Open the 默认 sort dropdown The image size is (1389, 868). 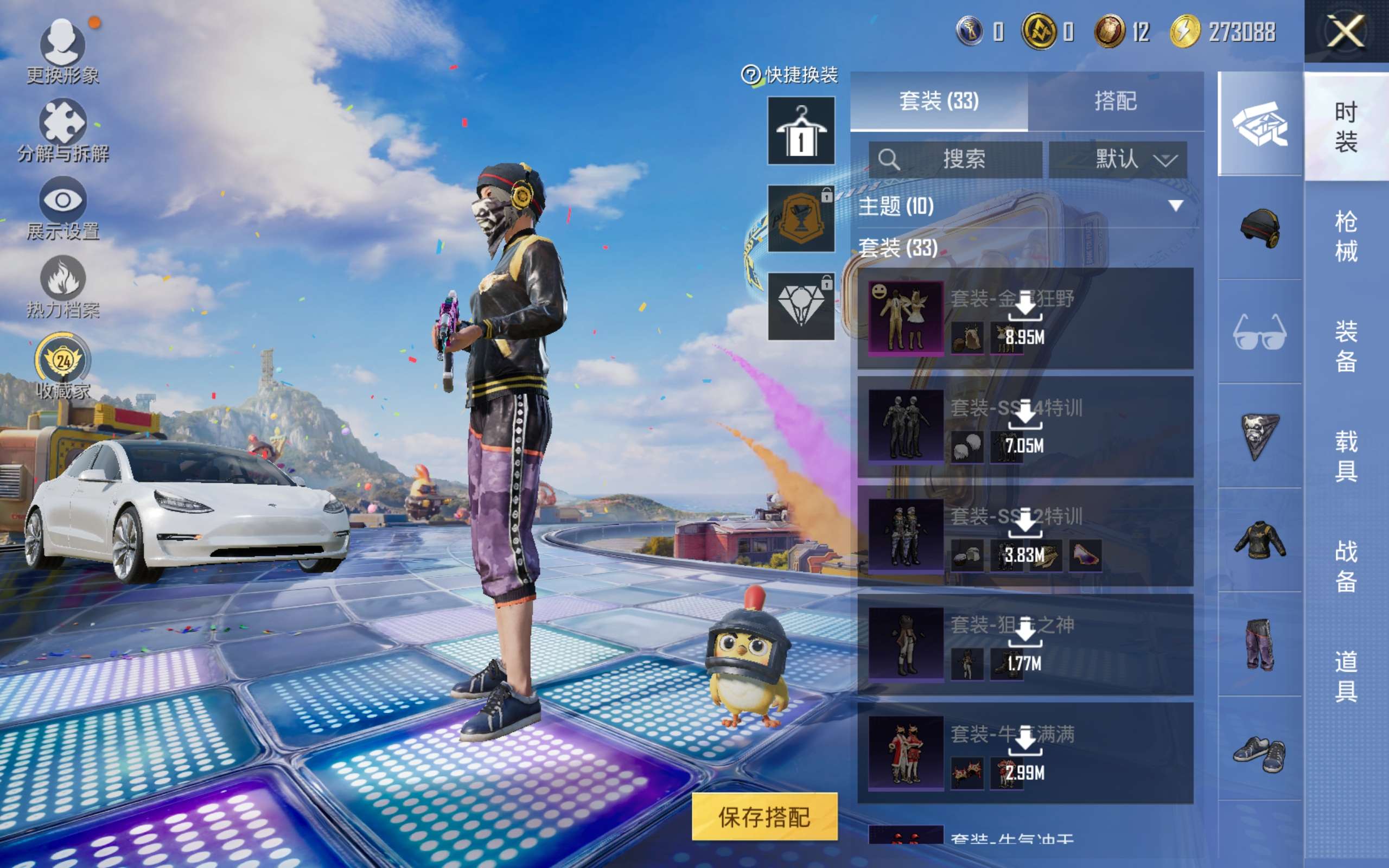coord(1118,159)
